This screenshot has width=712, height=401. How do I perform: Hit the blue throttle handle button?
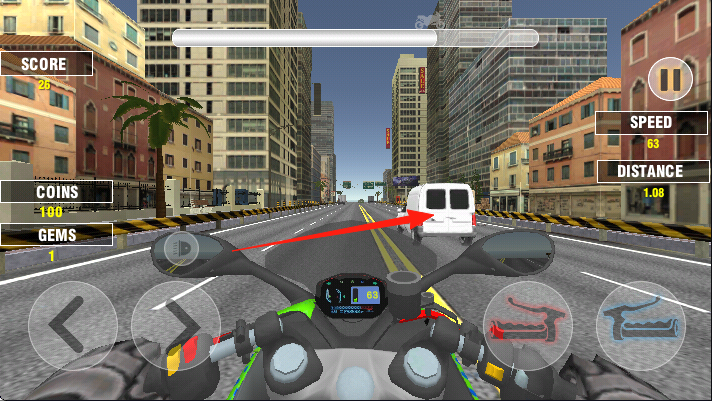(641, 323)
